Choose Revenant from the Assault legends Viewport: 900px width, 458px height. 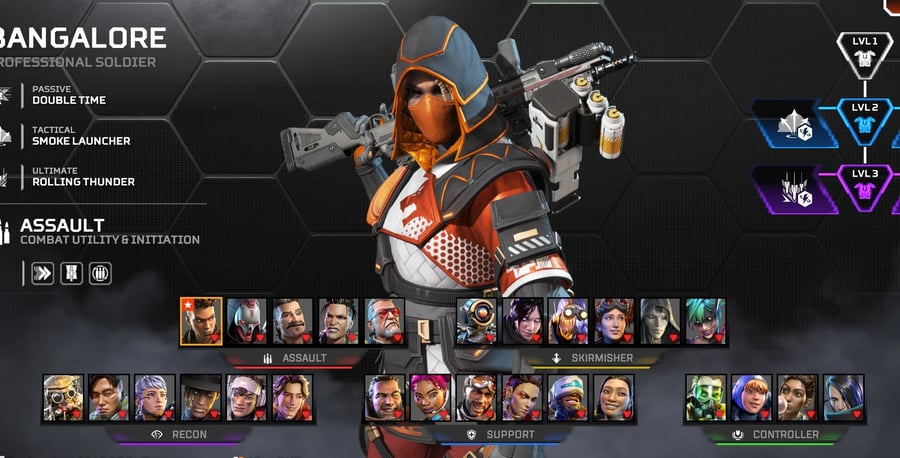[246, 321]
